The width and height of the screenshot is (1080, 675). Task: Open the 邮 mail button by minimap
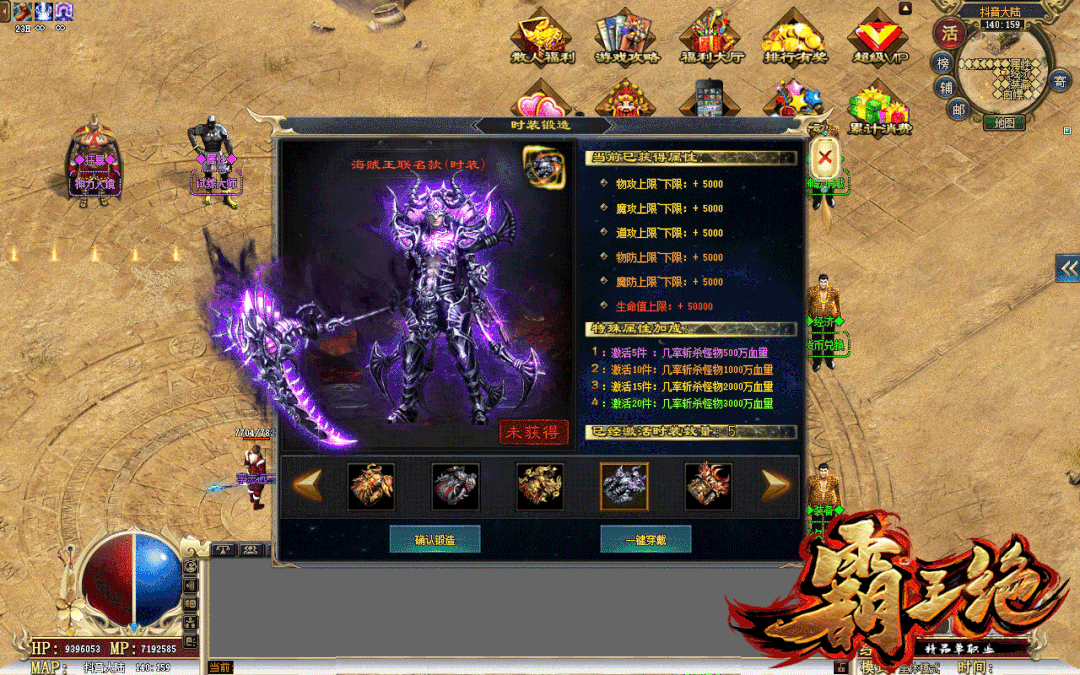point(958,110)
